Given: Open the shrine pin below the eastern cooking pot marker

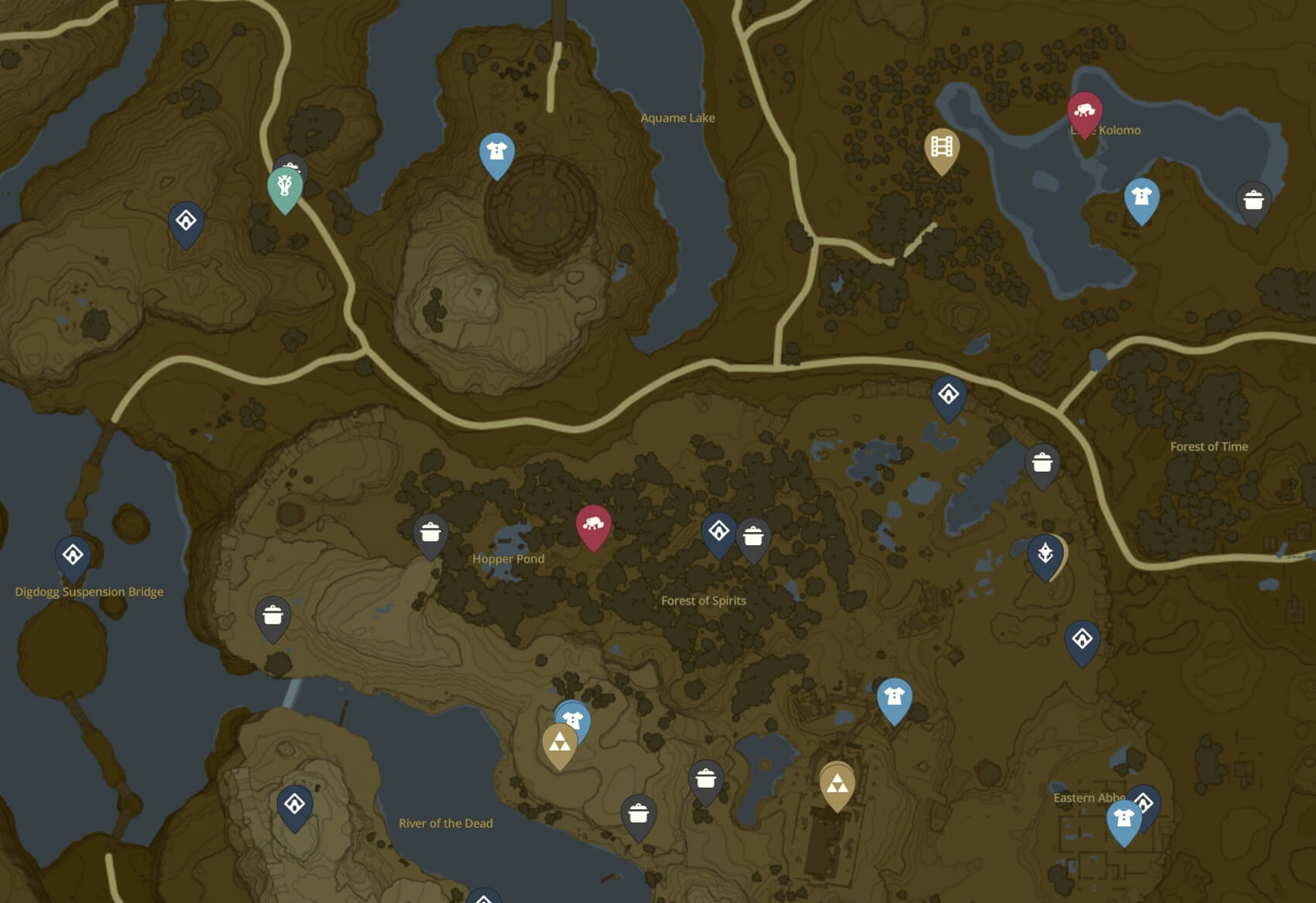Looking at the screenshot, I should point(1084,637).
